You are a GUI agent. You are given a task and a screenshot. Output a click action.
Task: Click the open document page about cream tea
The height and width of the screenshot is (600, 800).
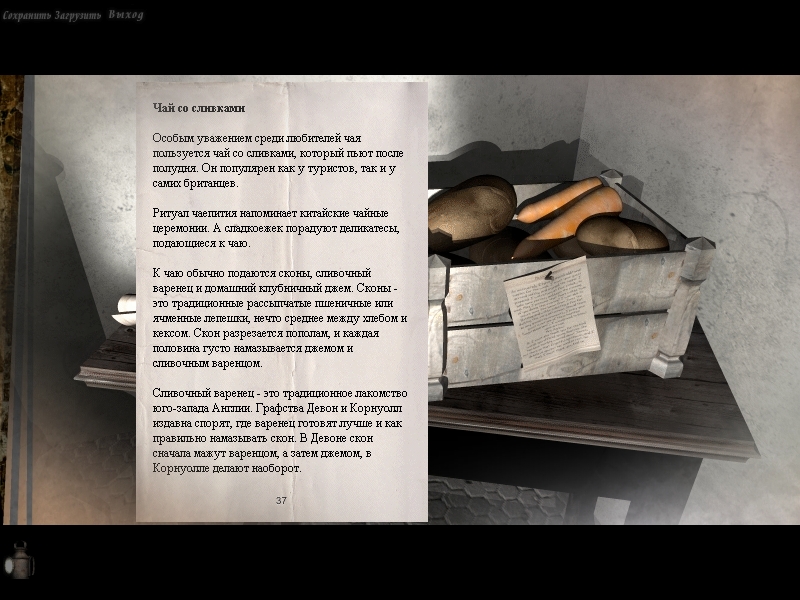[x=281, y=301]
